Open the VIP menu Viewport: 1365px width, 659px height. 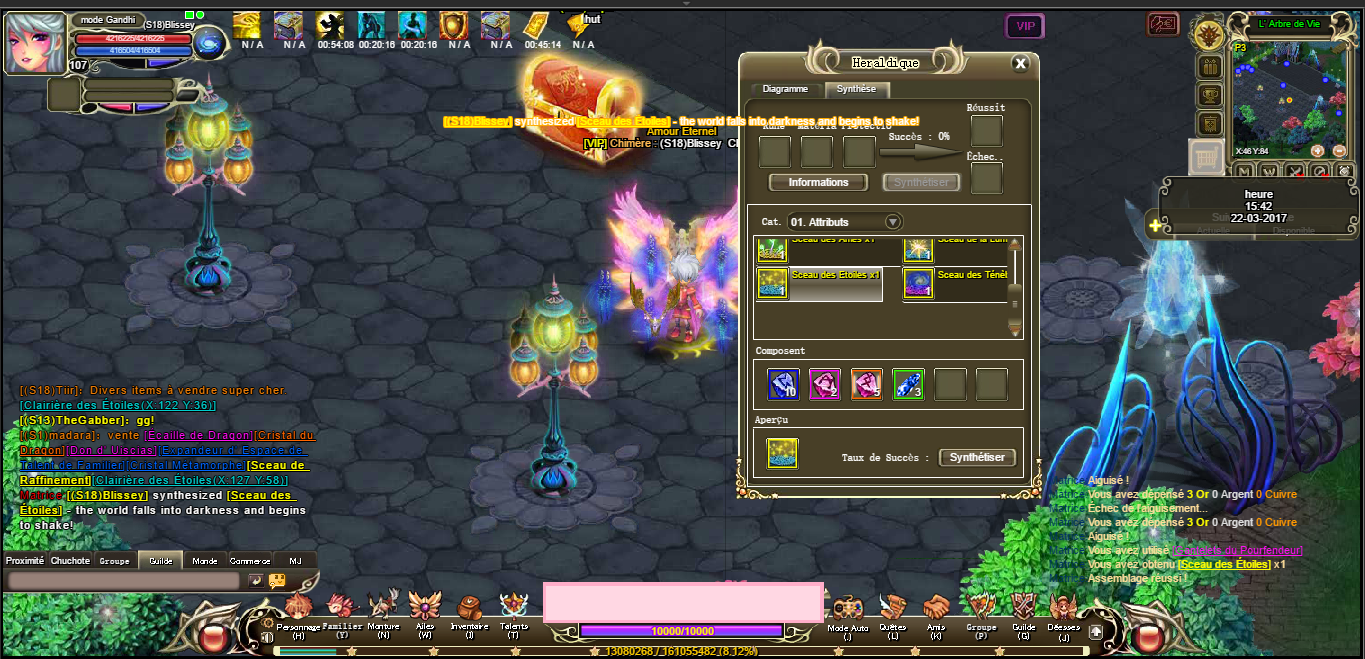pos(1024,26)
